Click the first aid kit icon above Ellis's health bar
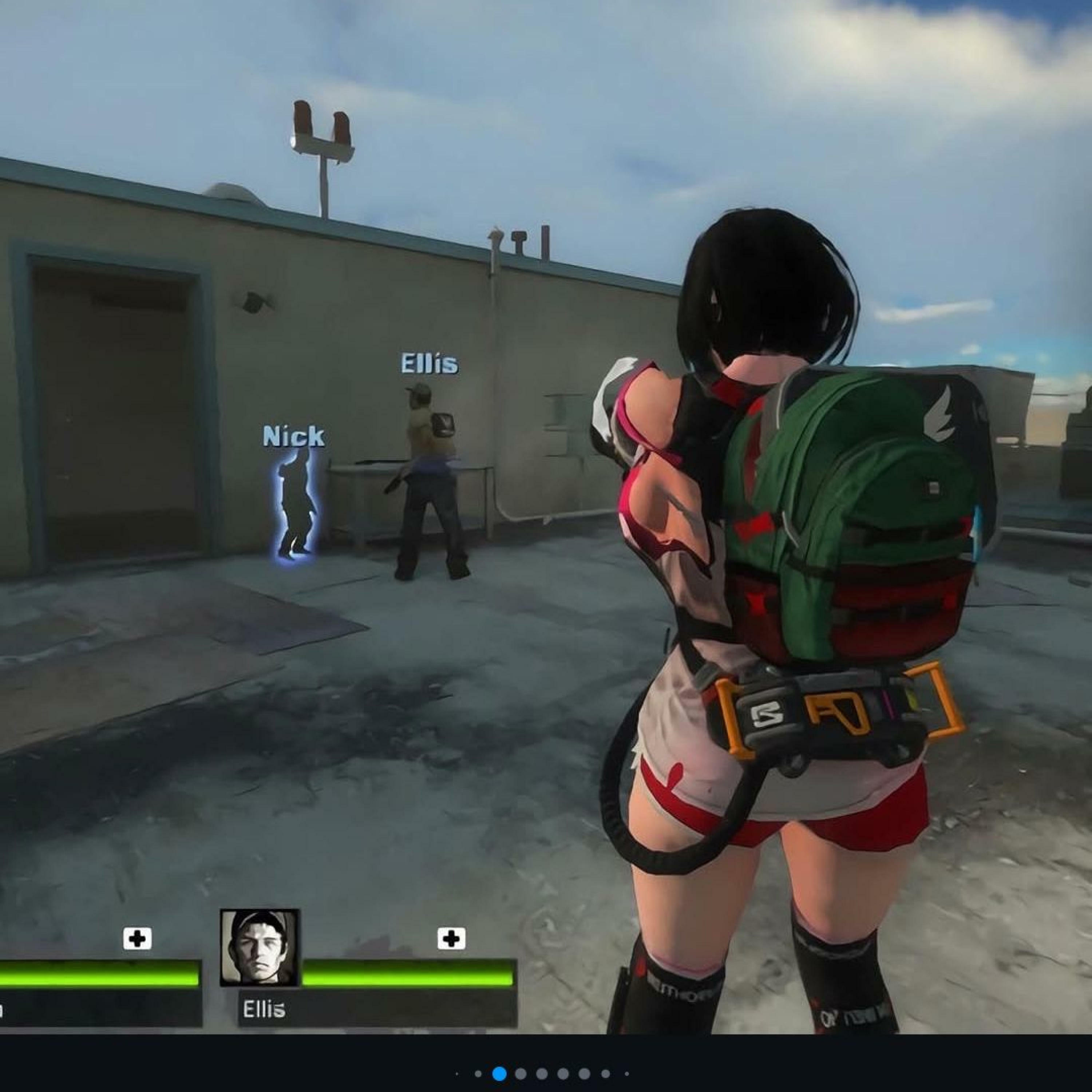1092x1092 pixels. coord(451,939)
